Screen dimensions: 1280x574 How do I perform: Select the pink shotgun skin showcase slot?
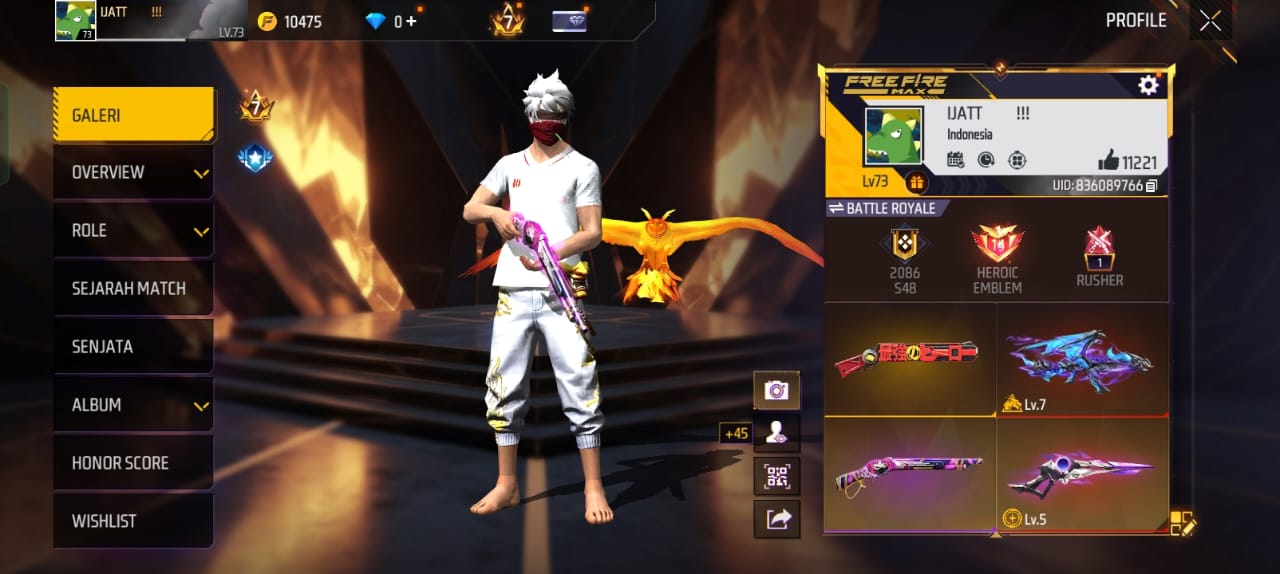tap(910, 473)
